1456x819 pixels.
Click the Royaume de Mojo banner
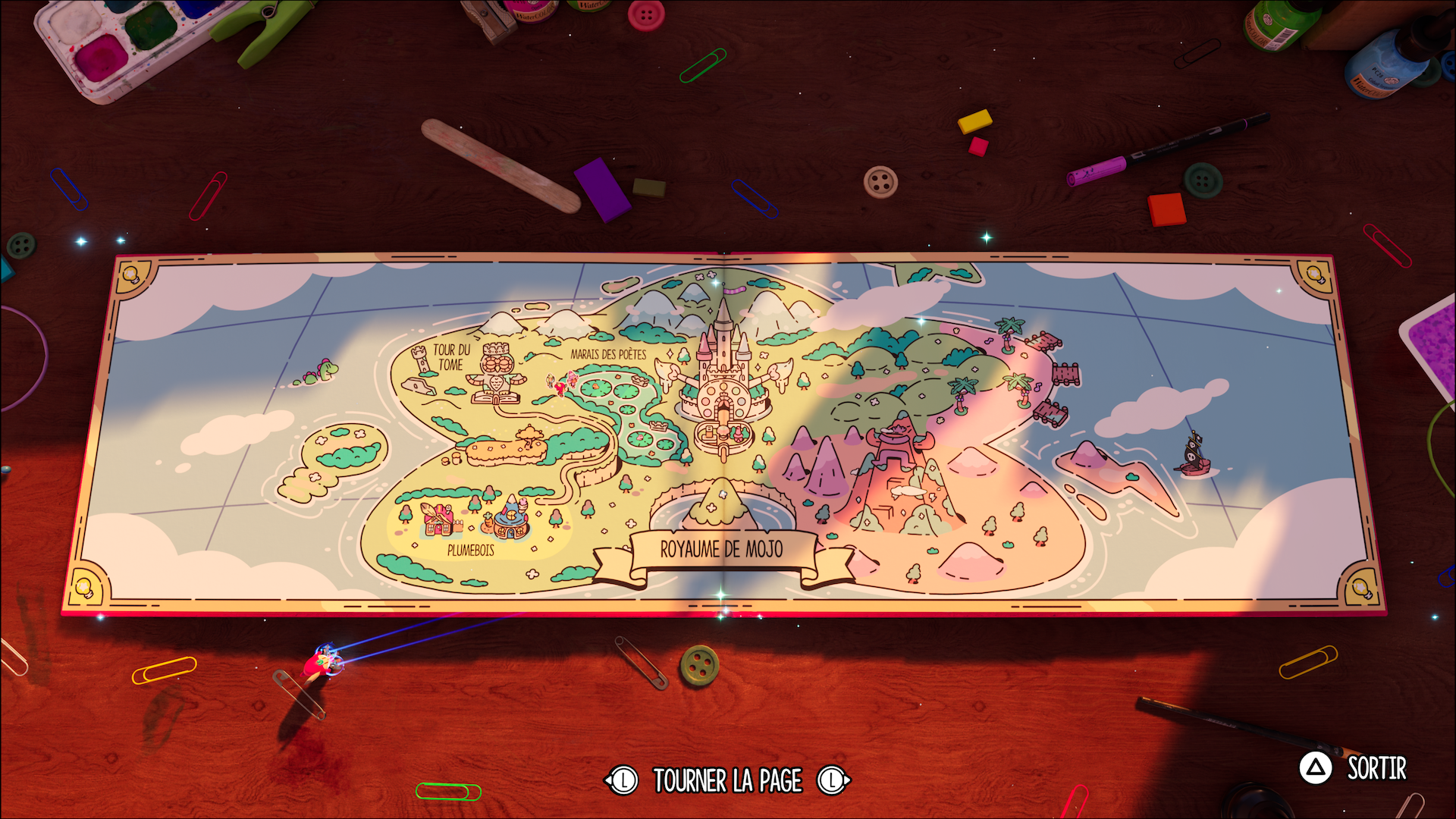721,549
